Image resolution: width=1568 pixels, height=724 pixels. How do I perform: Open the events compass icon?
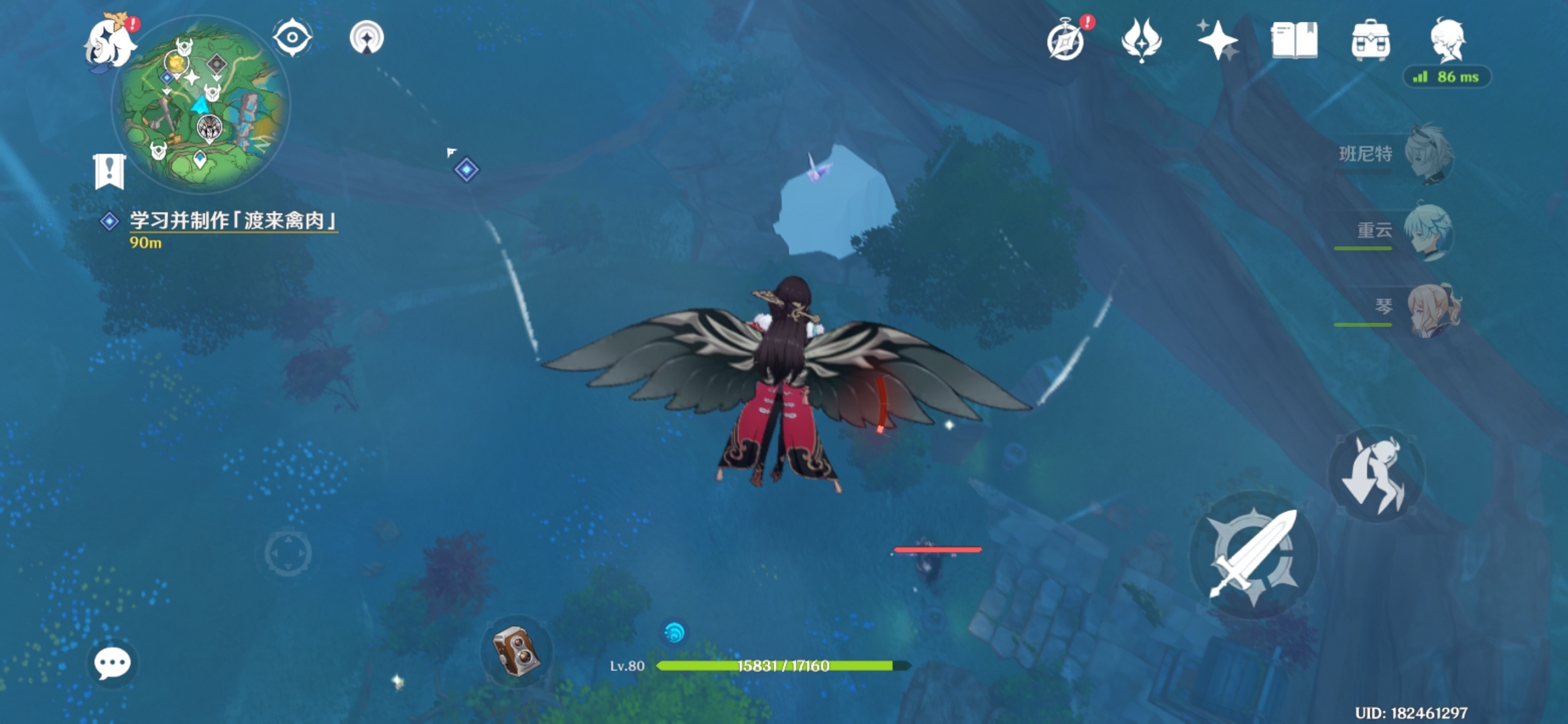(x=1066, y=41)
